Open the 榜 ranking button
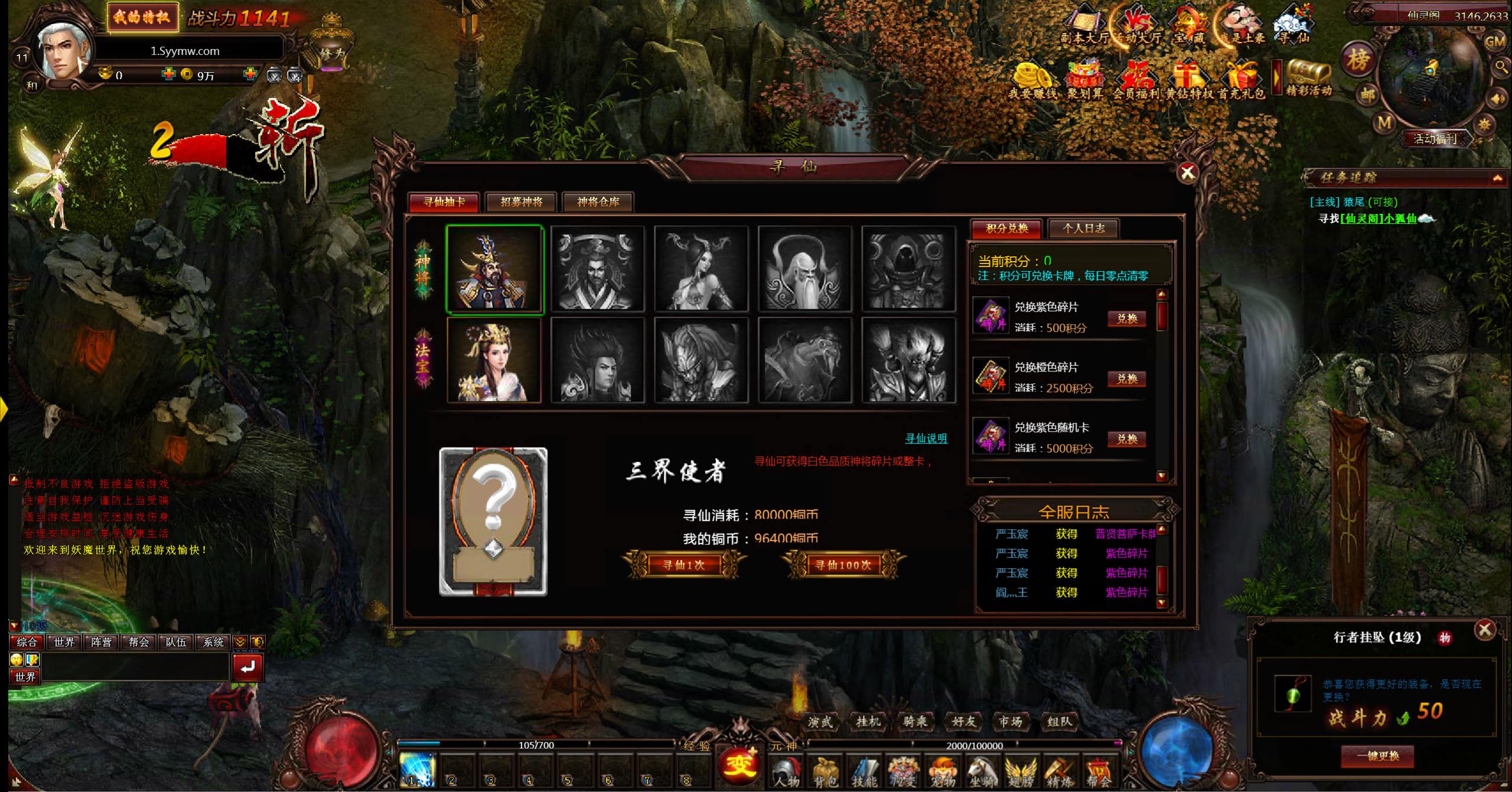 1358,59
